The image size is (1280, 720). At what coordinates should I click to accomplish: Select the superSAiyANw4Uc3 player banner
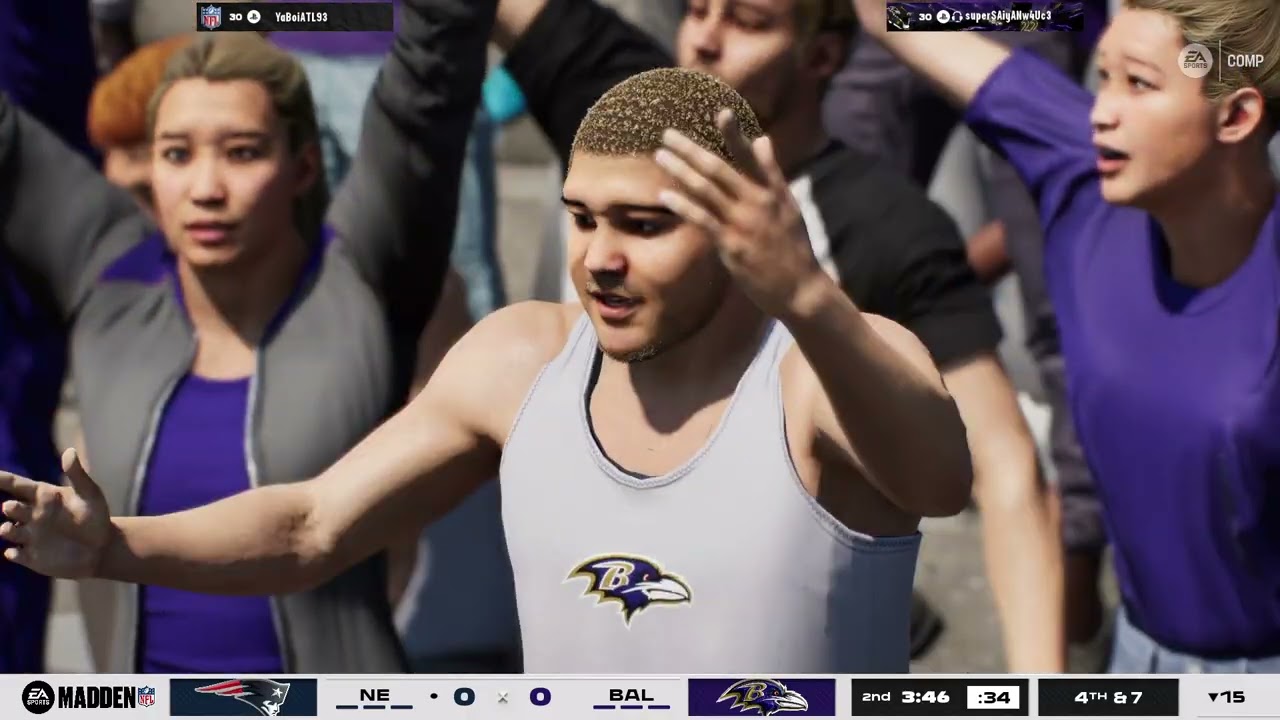[x=984, y=17]
